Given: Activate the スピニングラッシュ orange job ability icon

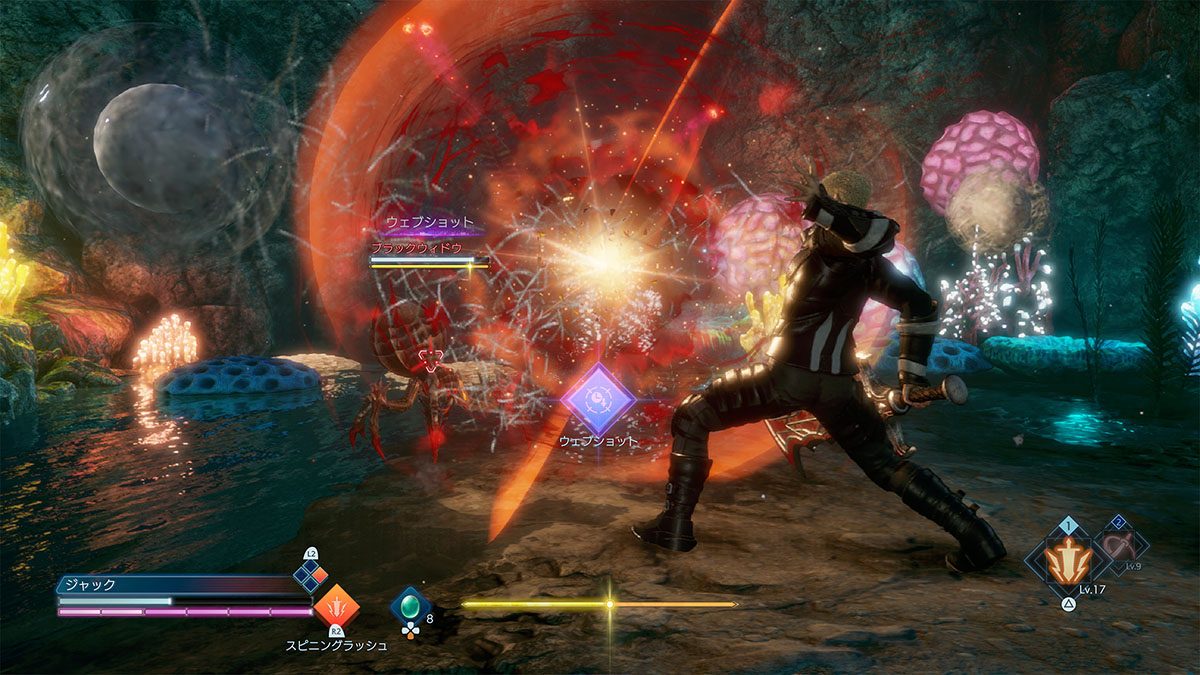Looking at the screenshot, I should click(x=336, y=606).
